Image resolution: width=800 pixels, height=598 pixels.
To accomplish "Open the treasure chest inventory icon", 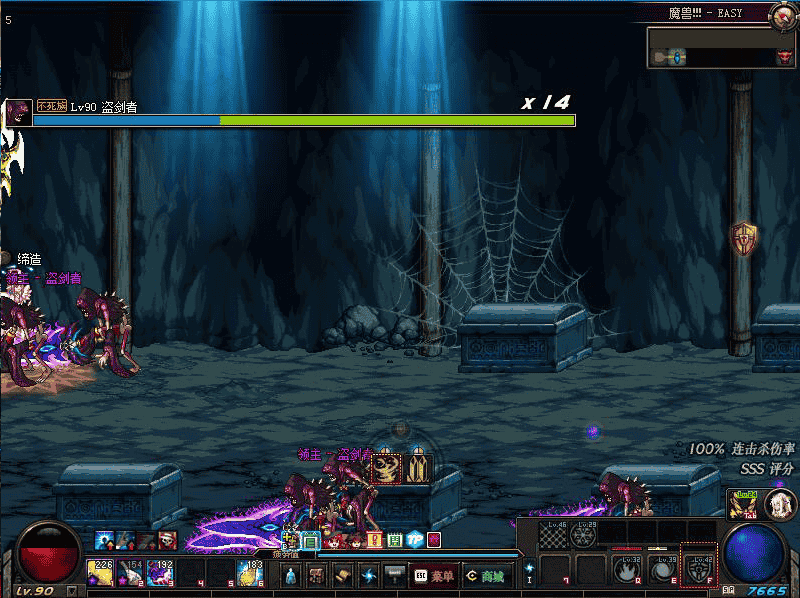I will coord(315,575).
